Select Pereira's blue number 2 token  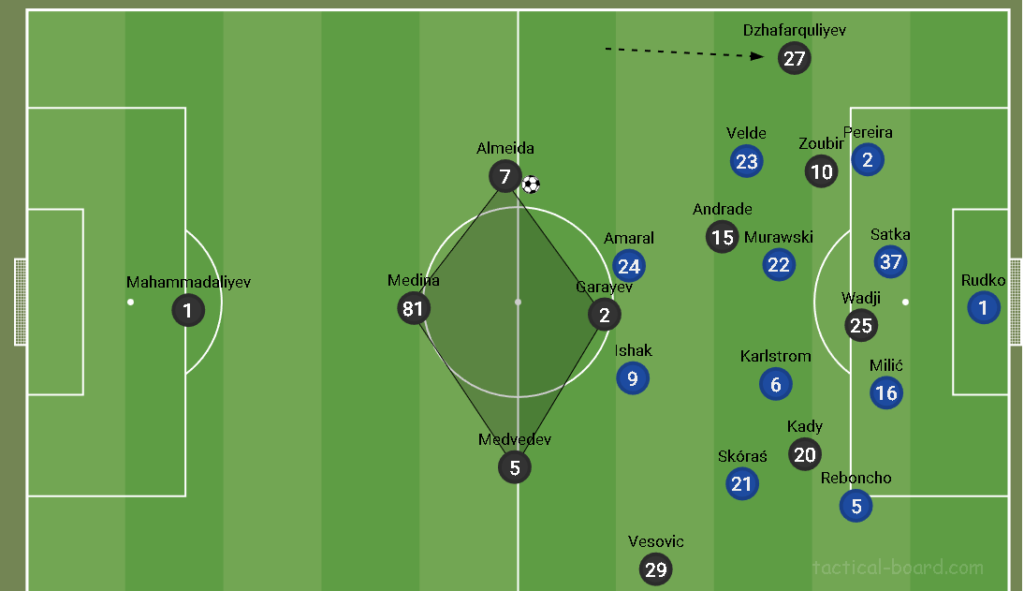[867, 159]
